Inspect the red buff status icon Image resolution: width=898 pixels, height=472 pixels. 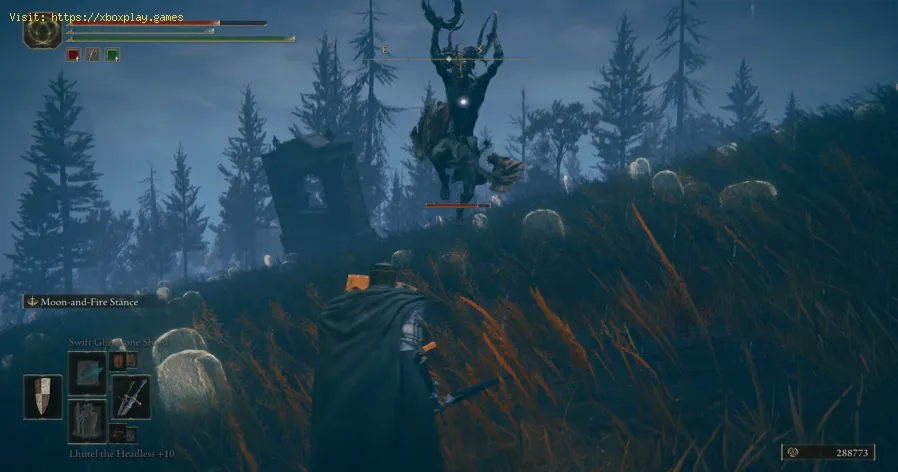click(x=73, y=55)
